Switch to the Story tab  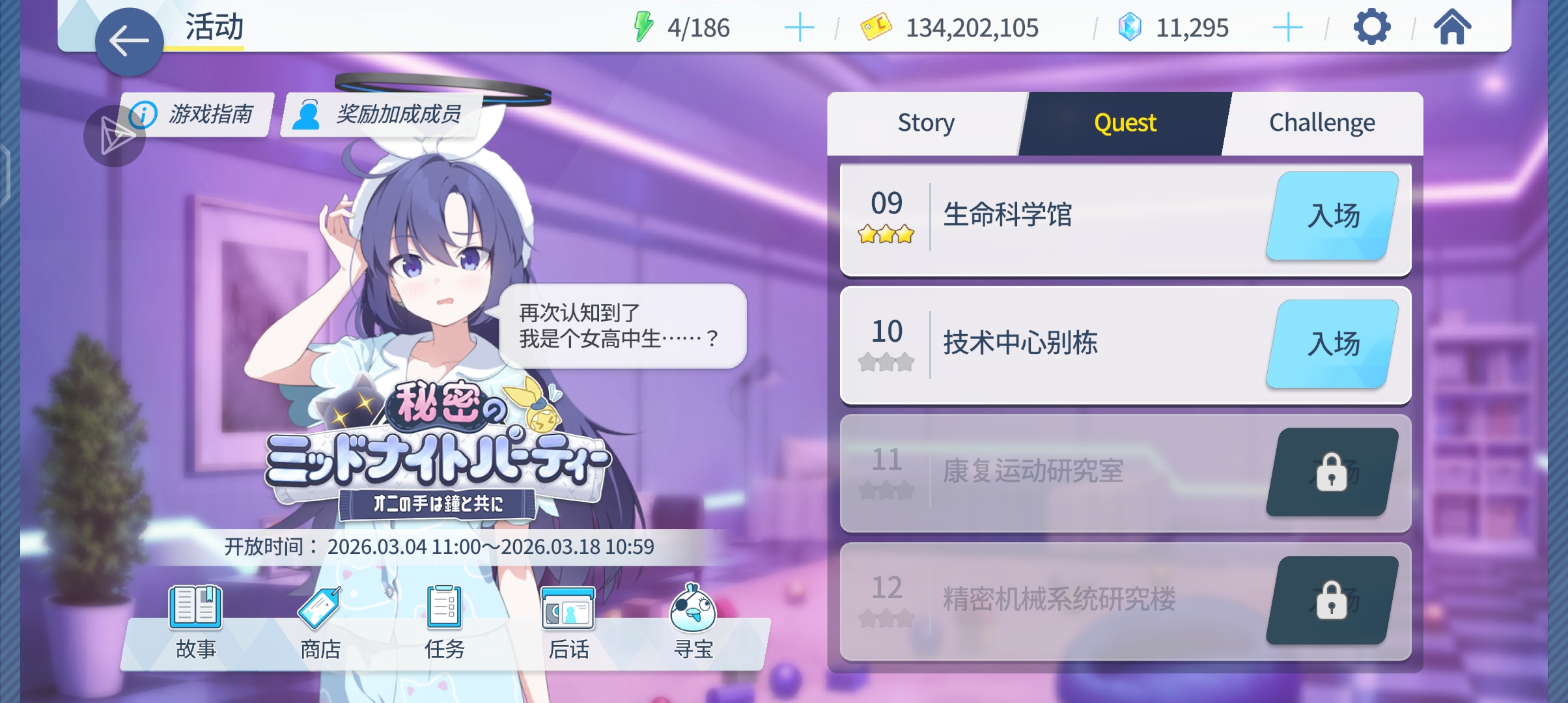pyautogui.click(x=926, y=122)
